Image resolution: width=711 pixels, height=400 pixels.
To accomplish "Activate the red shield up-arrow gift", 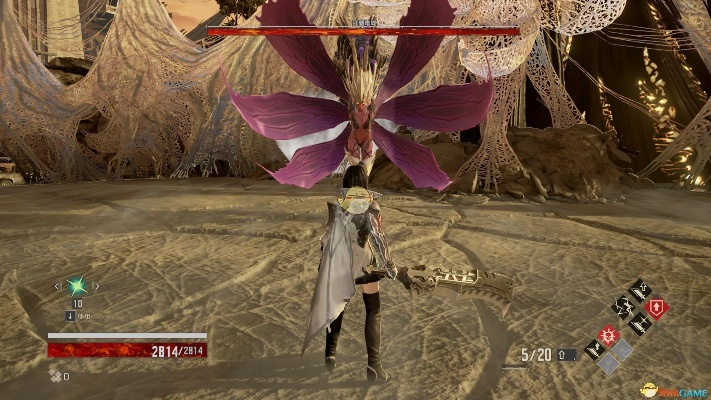I will tap(657, 309).
